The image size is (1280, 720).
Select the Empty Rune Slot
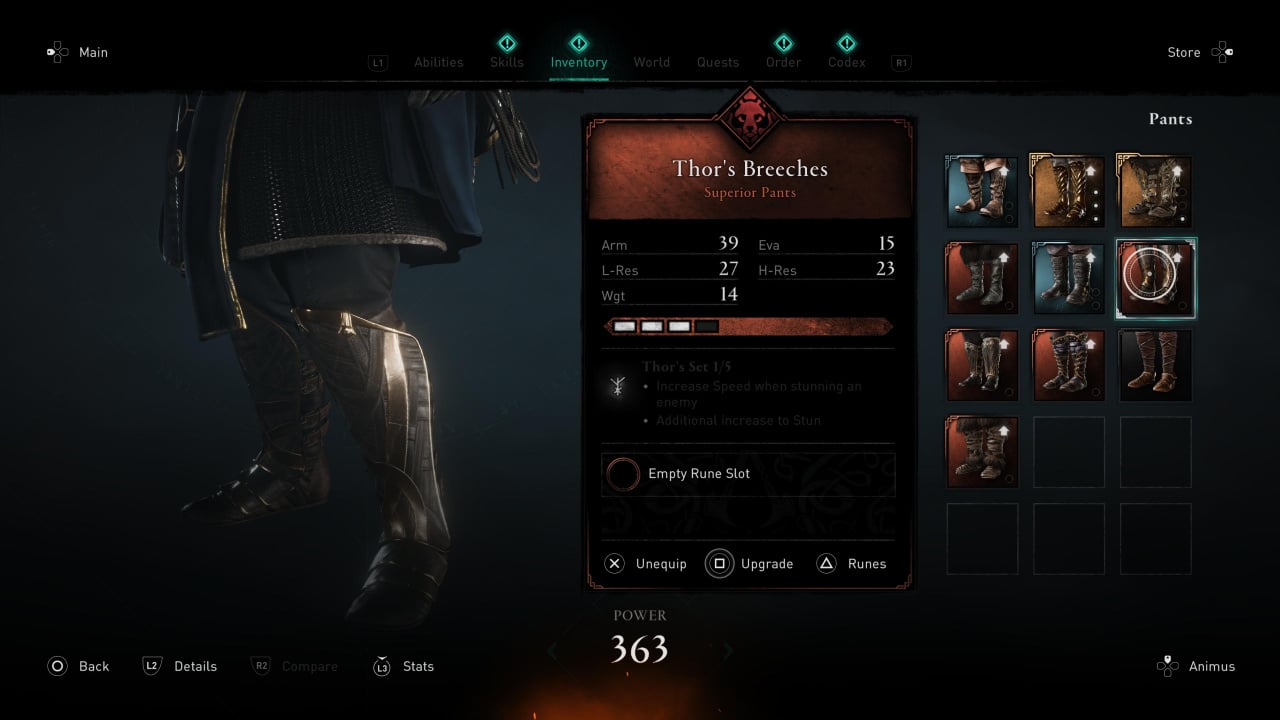point(748,474)
